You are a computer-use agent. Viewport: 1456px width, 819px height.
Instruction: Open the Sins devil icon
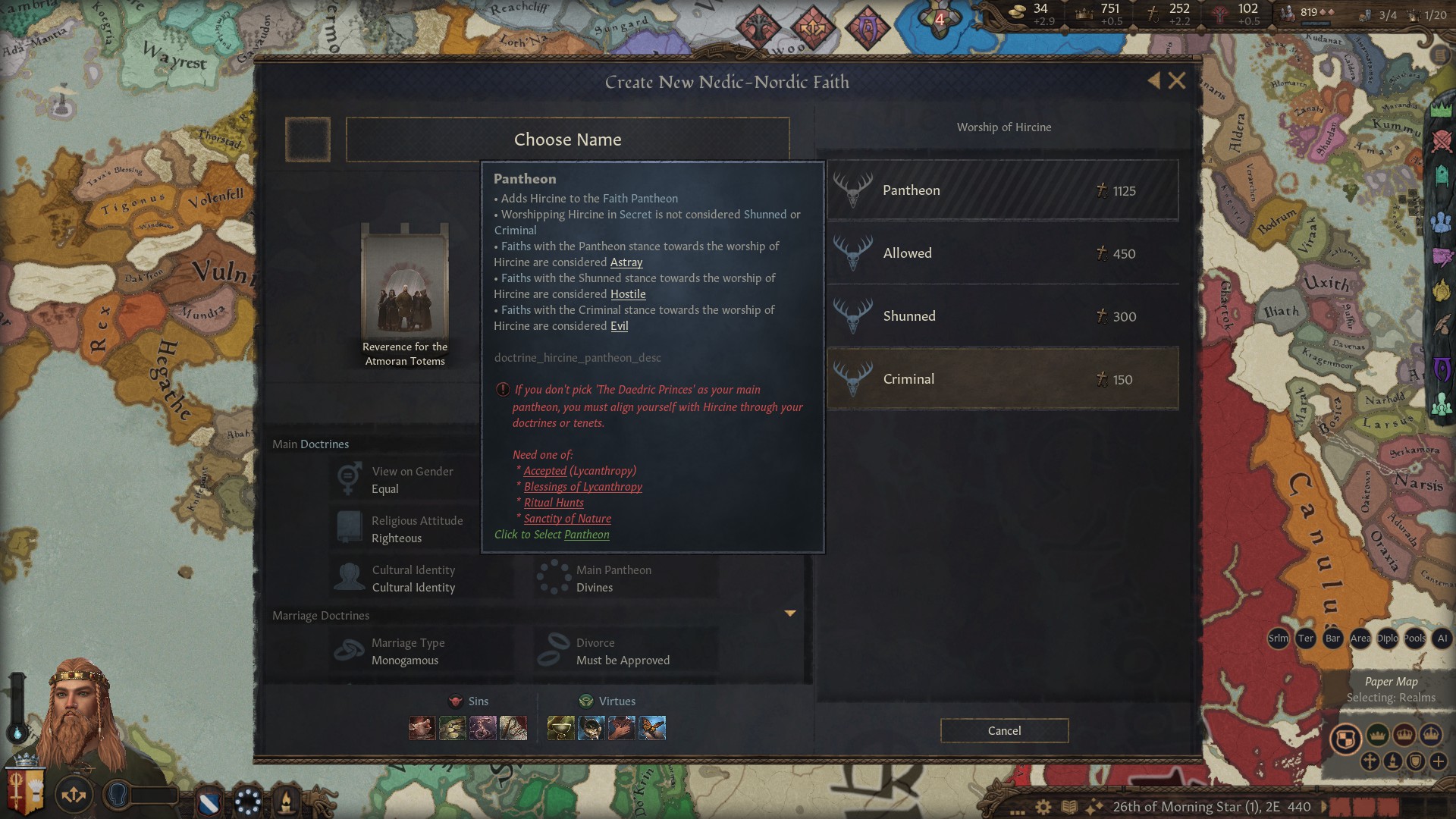(455, 701)
